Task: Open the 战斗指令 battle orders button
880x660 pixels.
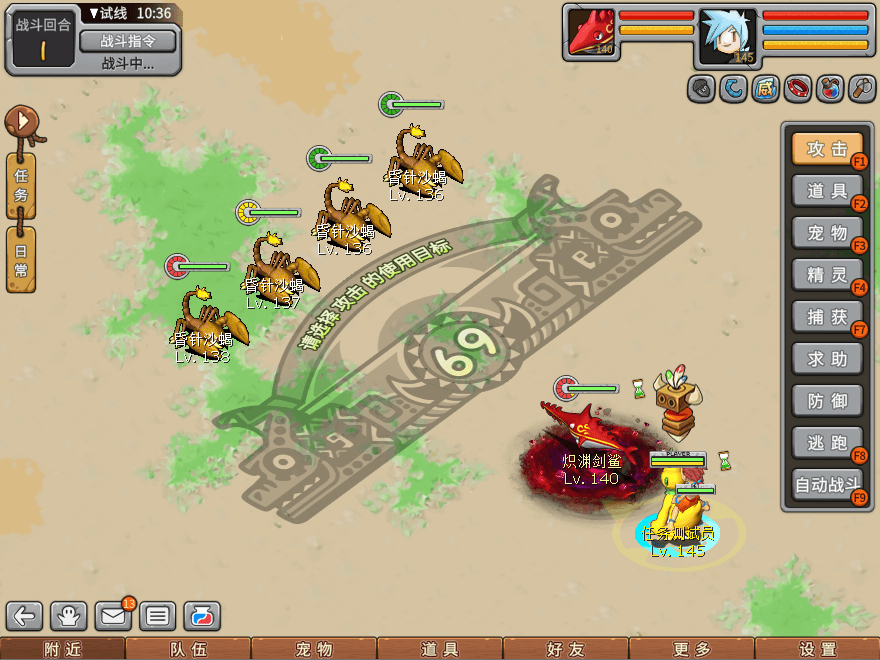Action: click(127, 41)
